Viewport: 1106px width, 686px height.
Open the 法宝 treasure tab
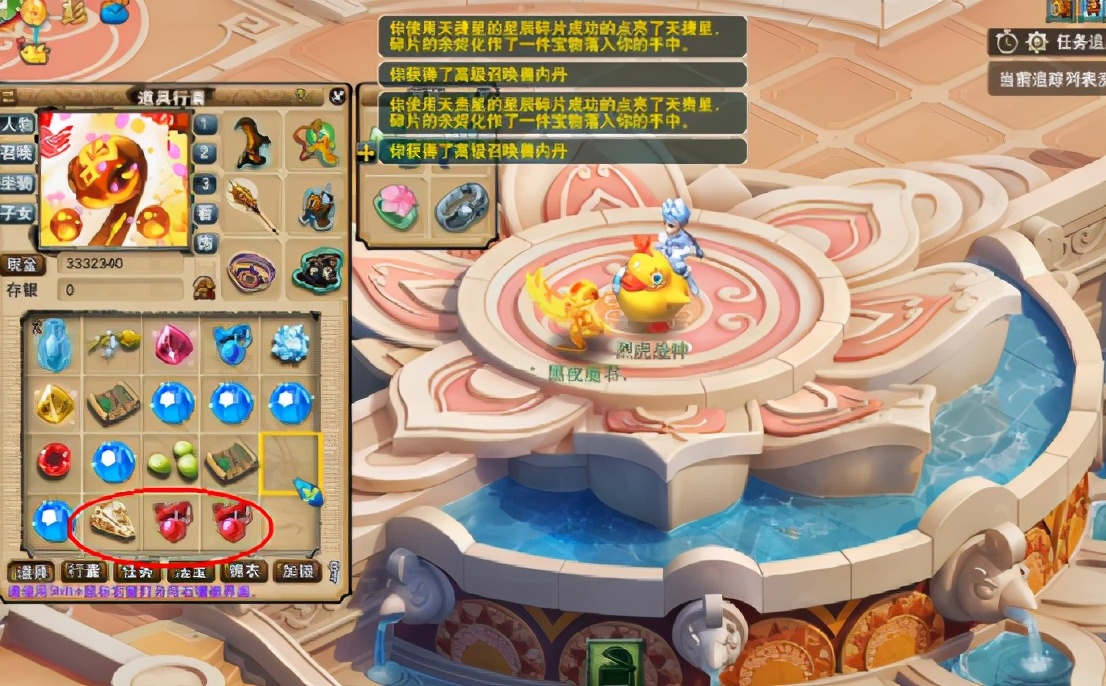[190, 572]
